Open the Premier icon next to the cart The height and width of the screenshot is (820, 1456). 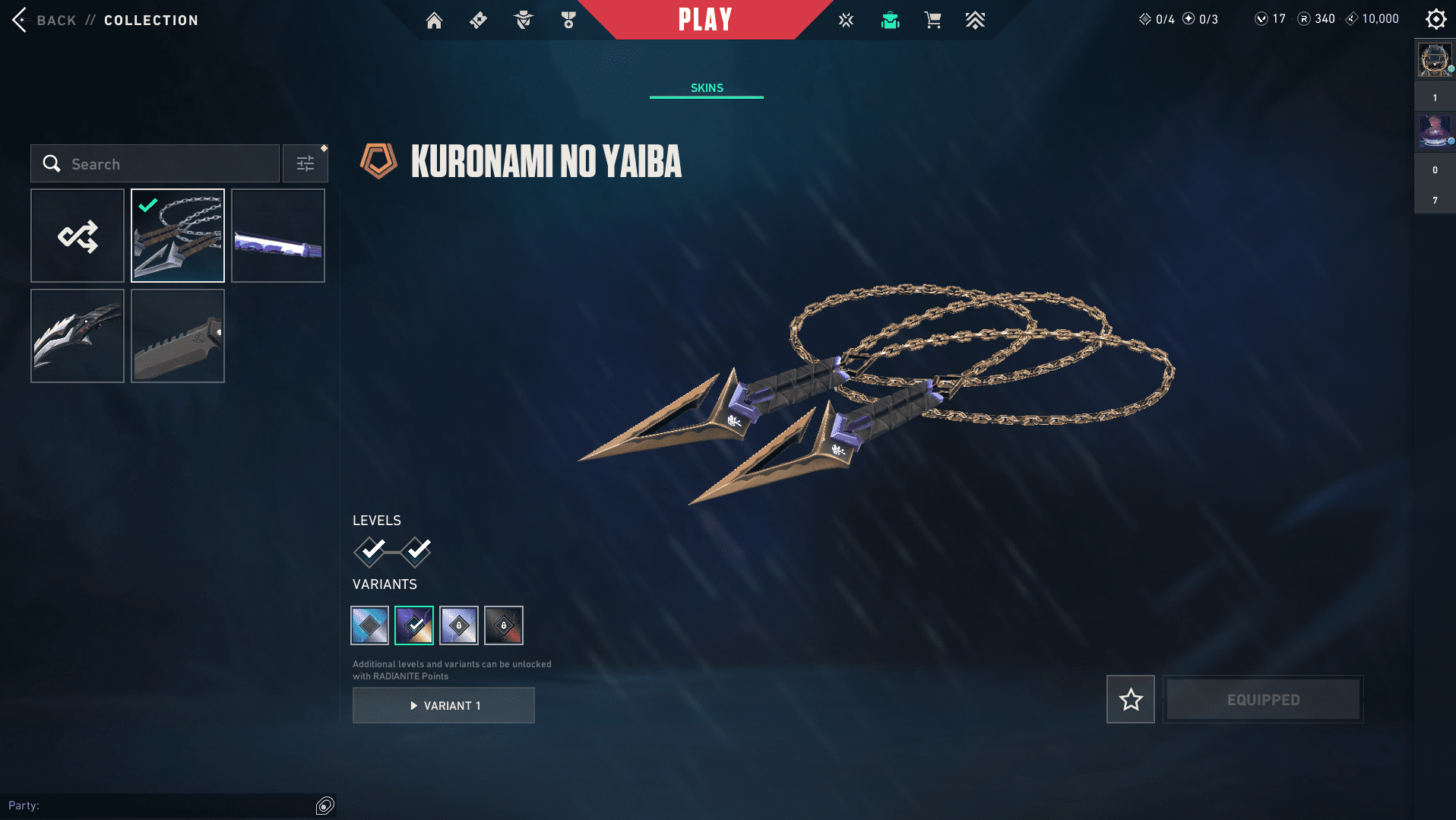coord(976,20)
